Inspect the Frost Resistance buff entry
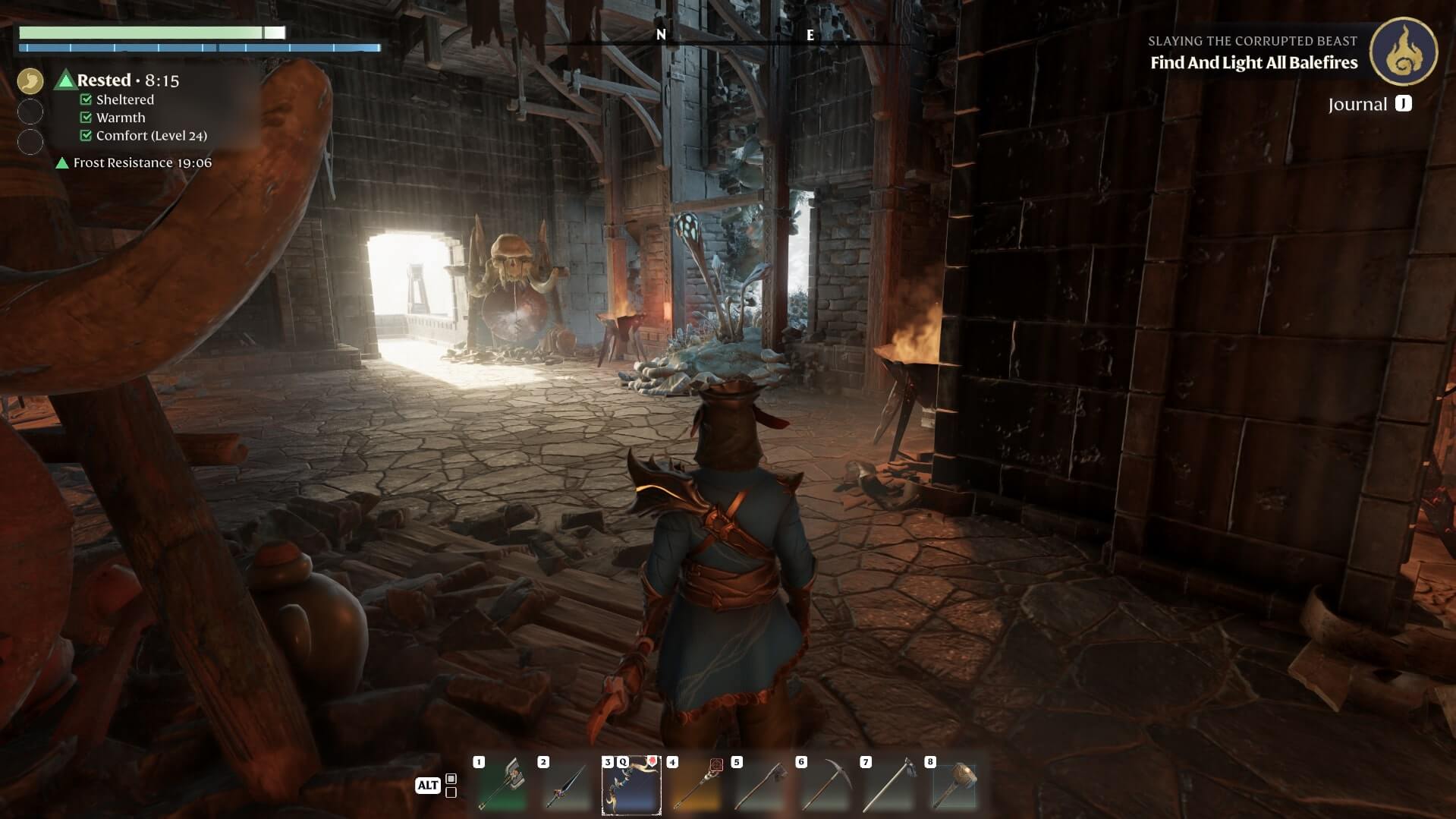 [x=134, y=163]
